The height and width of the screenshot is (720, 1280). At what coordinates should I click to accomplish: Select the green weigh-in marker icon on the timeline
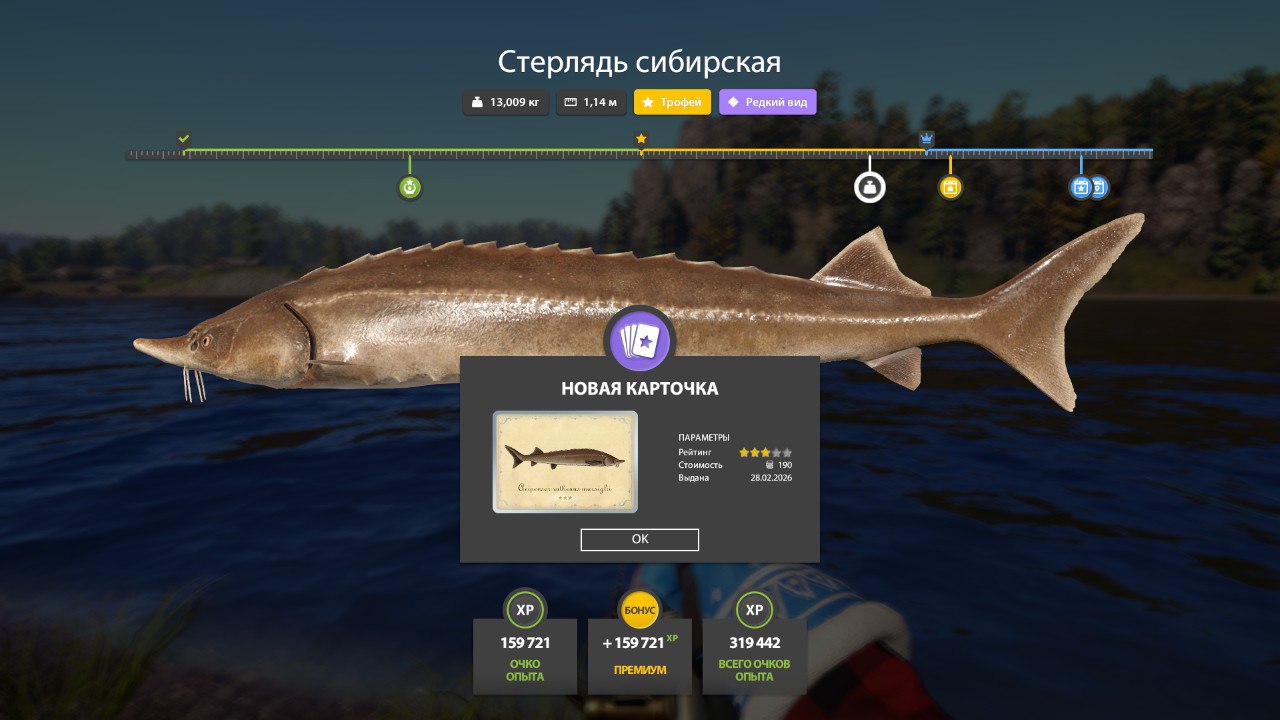tap(410, 186)
